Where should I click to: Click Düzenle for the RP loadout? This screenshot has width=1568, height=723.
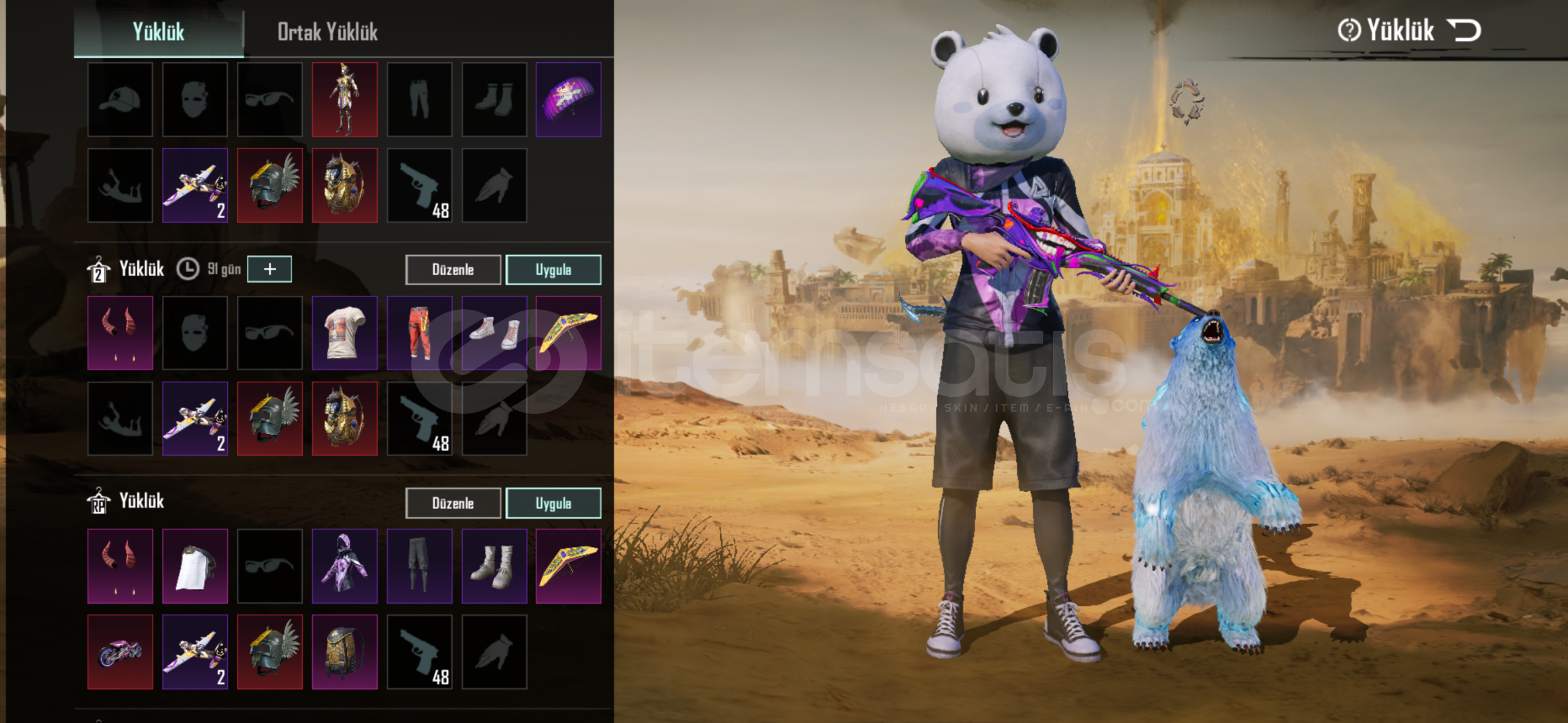coord(453,503)
